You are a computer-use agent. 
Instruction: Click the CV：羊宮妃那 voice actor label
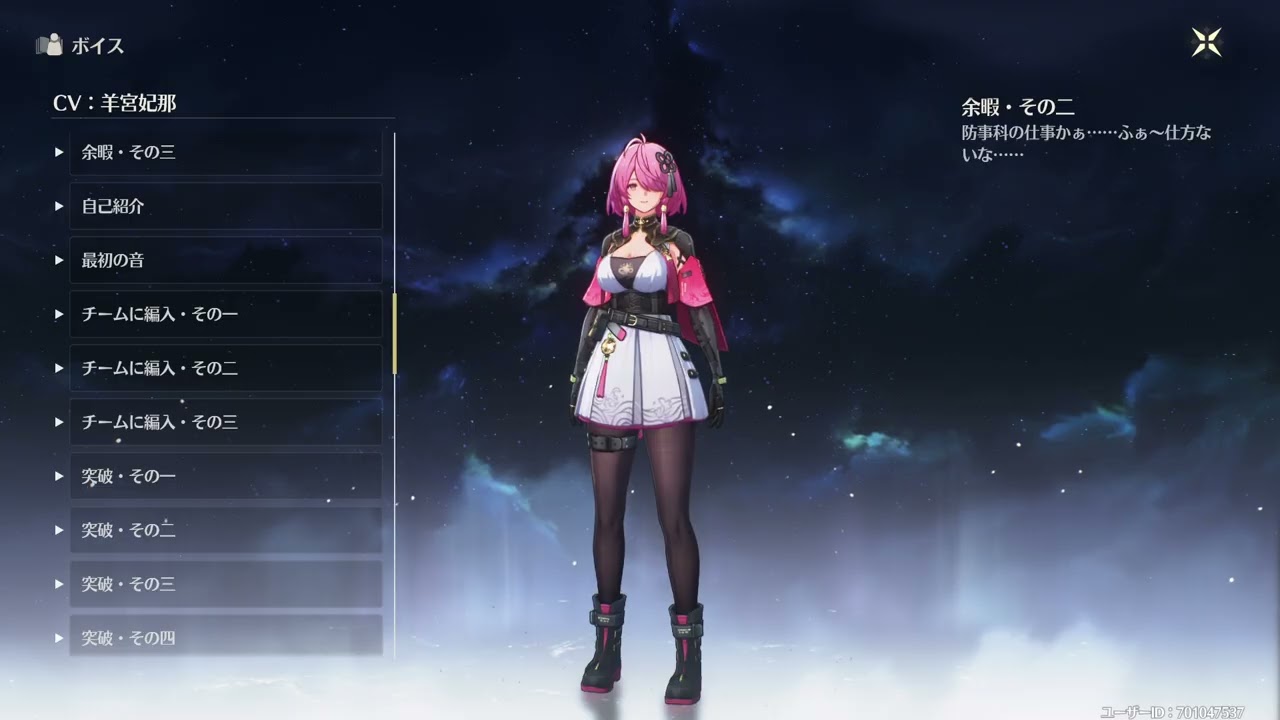tap(115, 103)
